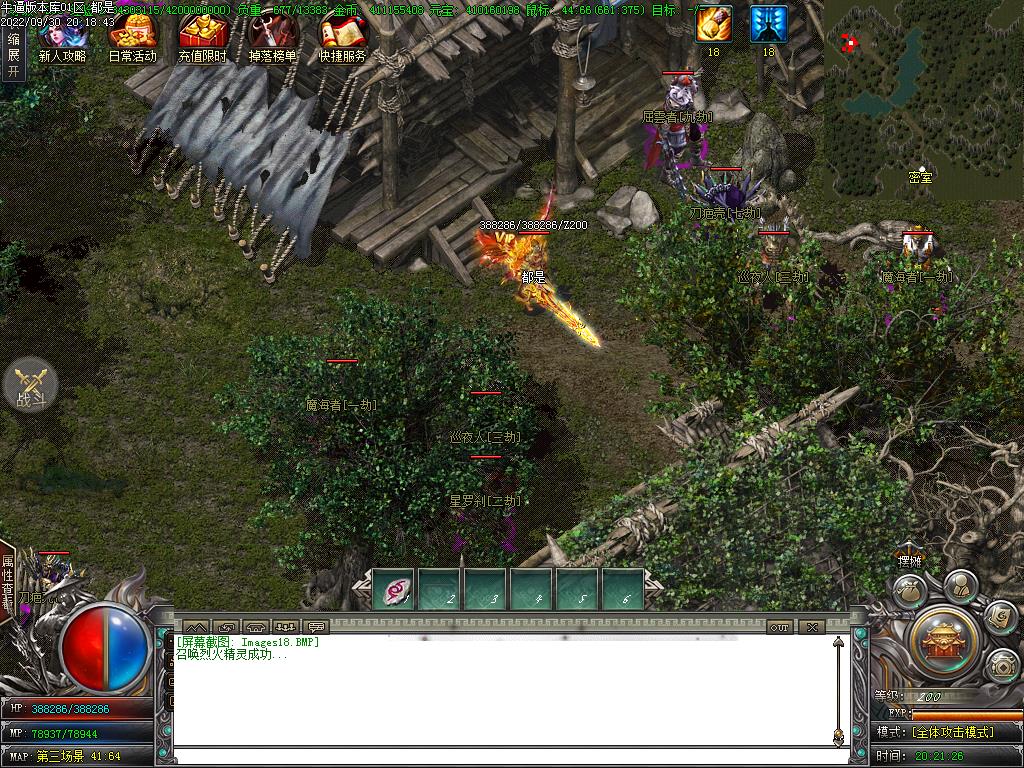Open the 快捷服务 quick services scroll

point(342,38)
